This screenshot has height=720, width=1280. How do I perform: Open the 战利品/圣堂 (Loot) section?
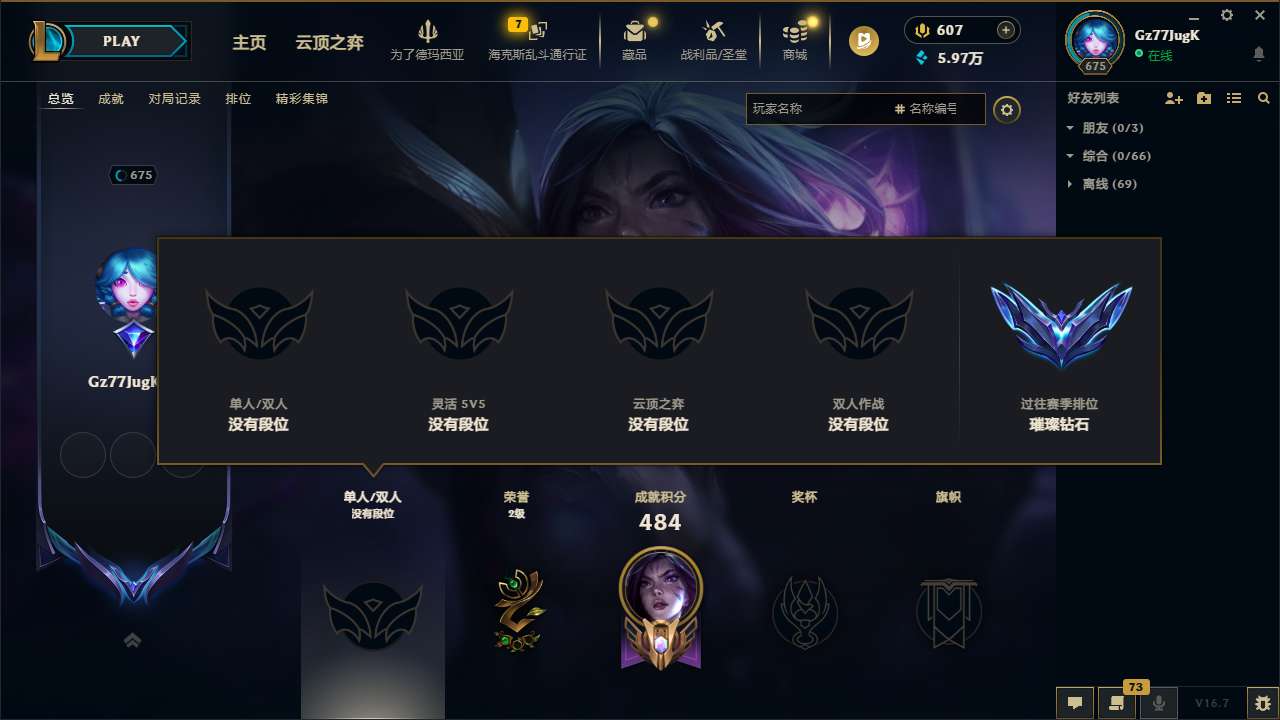coord(714,40)
